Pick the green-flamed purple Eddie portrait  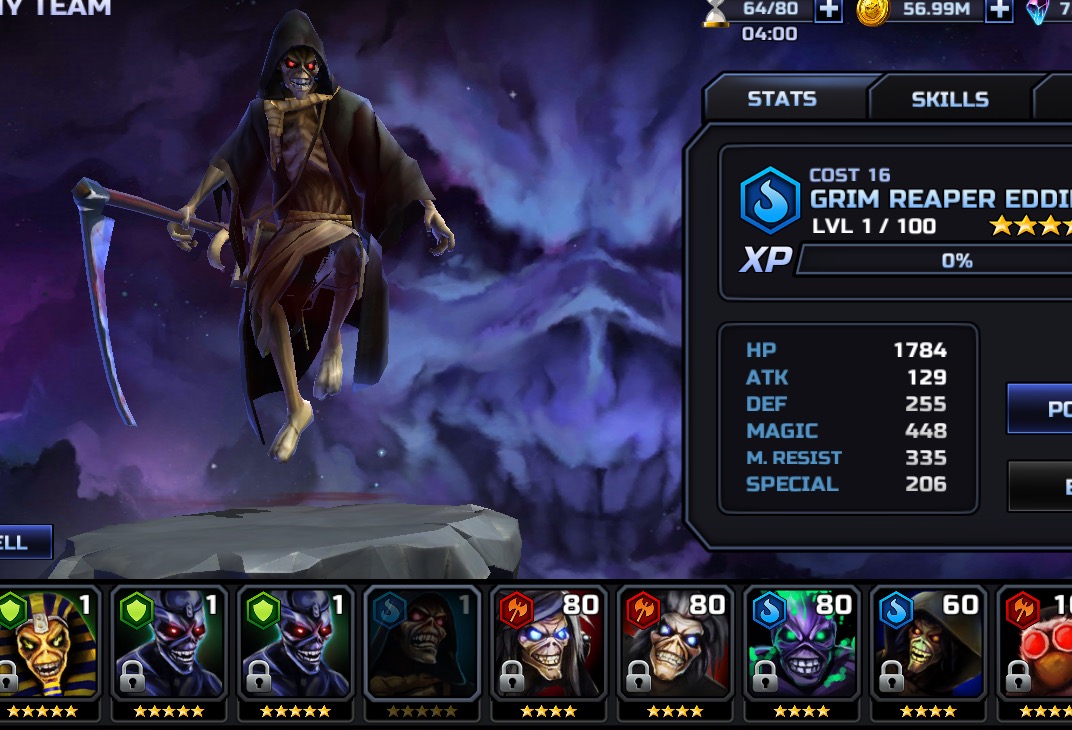[802, 645]
